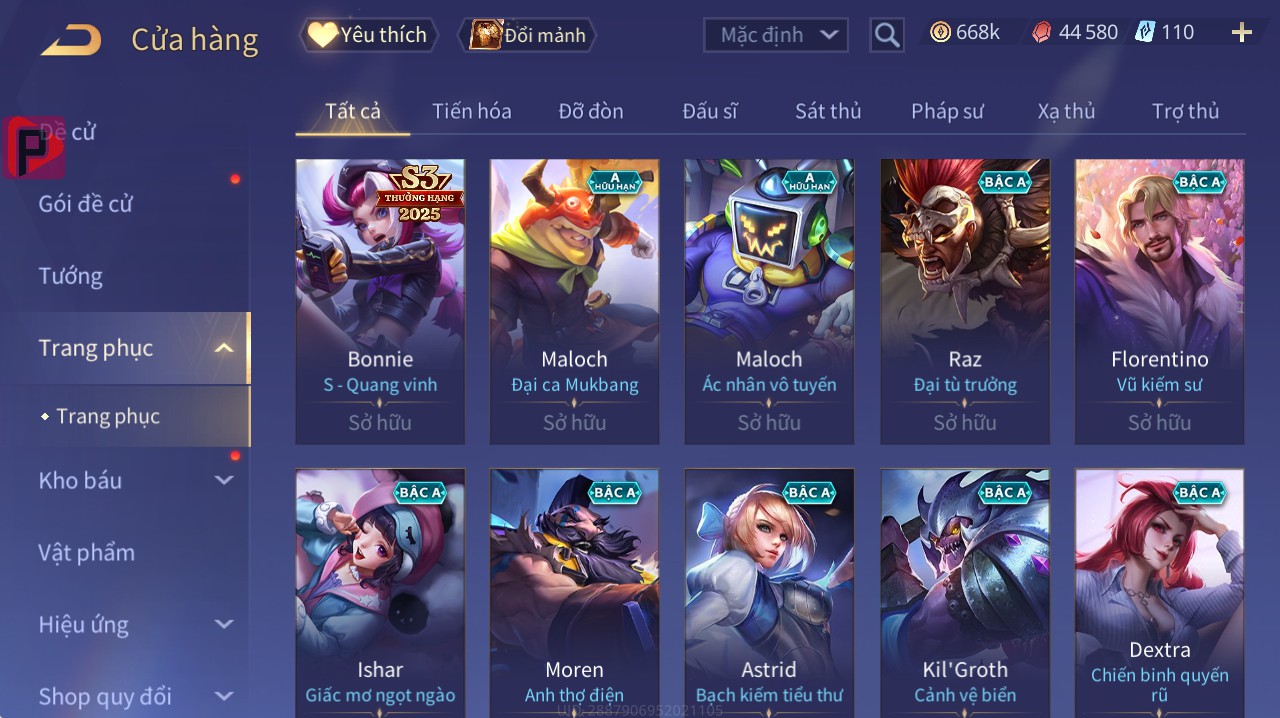Switch to the Tiến hóa tab
Viewport: 1280px width, 718px height.
pos(471,111)
